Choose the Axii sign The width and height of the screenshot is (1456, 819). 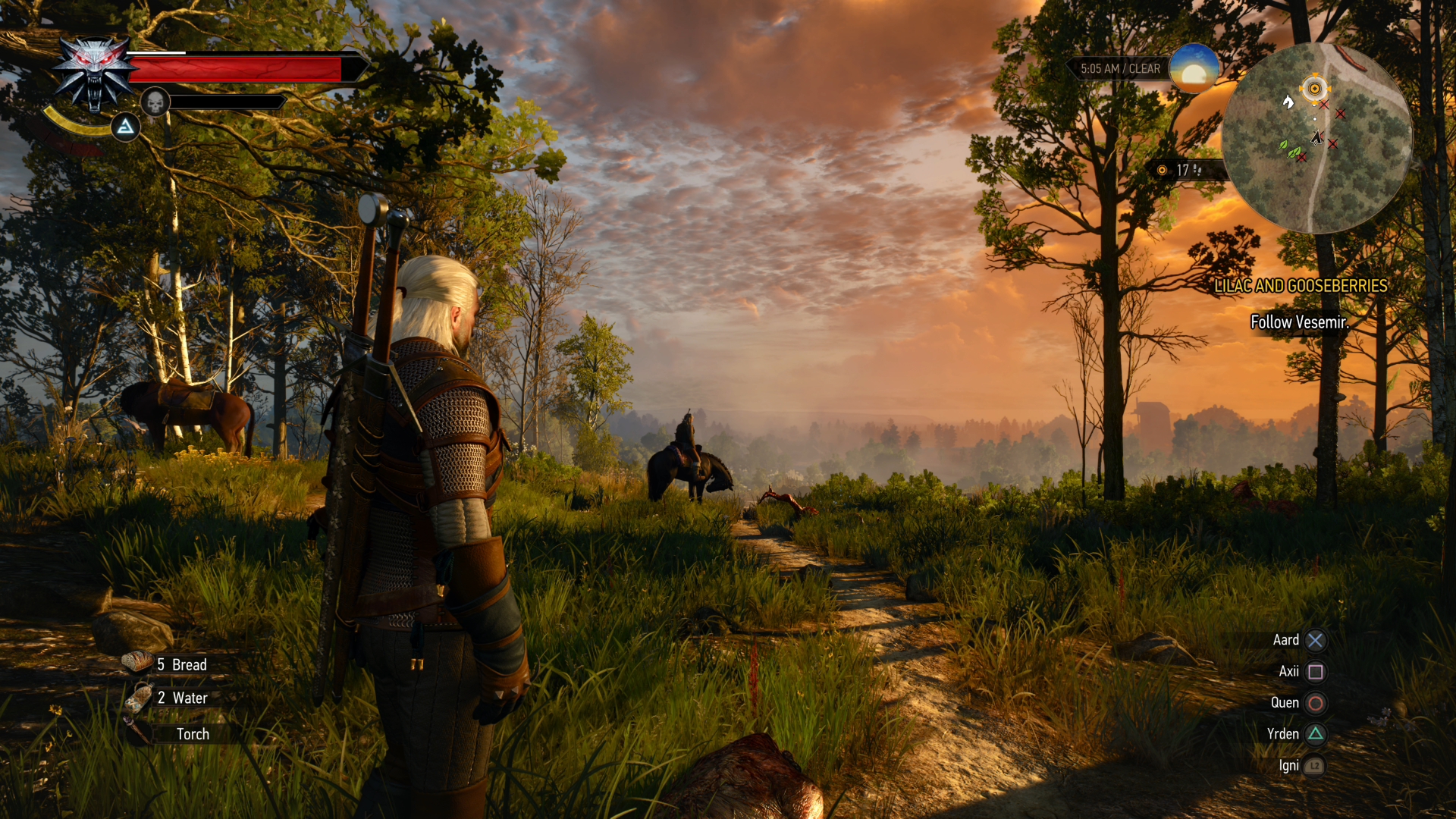[x=1315, y=672]
